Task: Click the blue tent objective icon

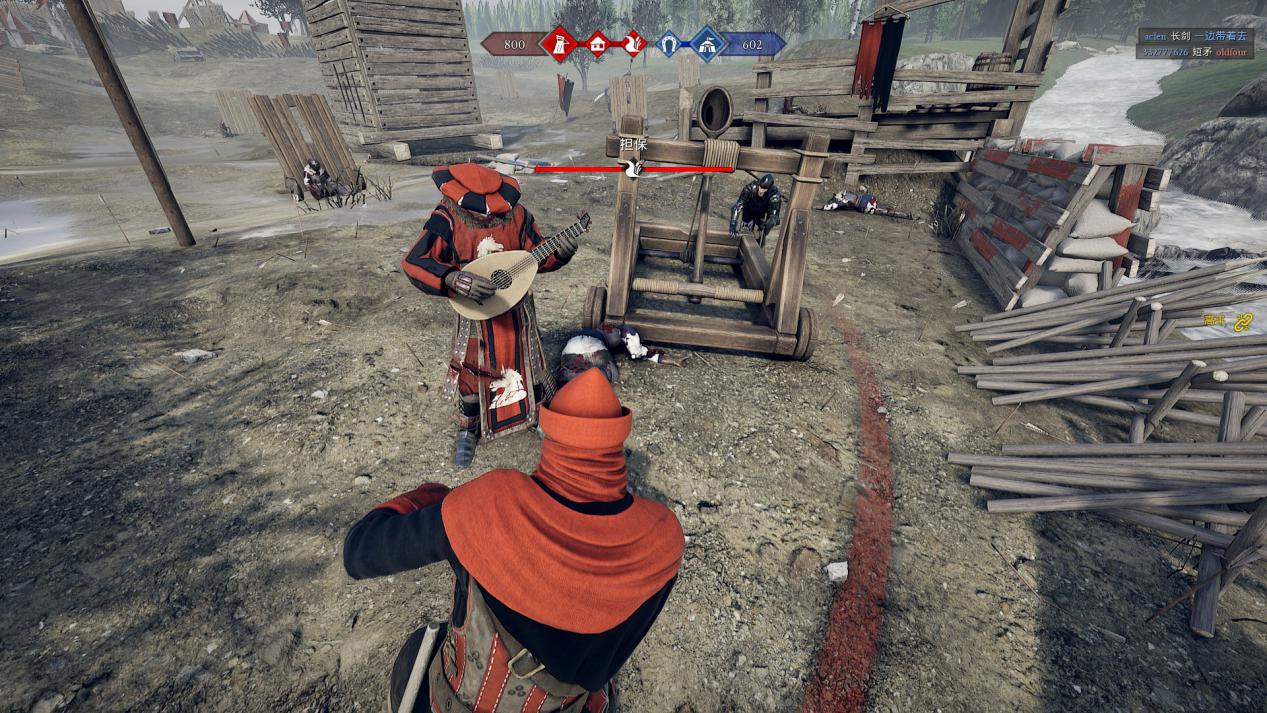Action: click(707, 44)
